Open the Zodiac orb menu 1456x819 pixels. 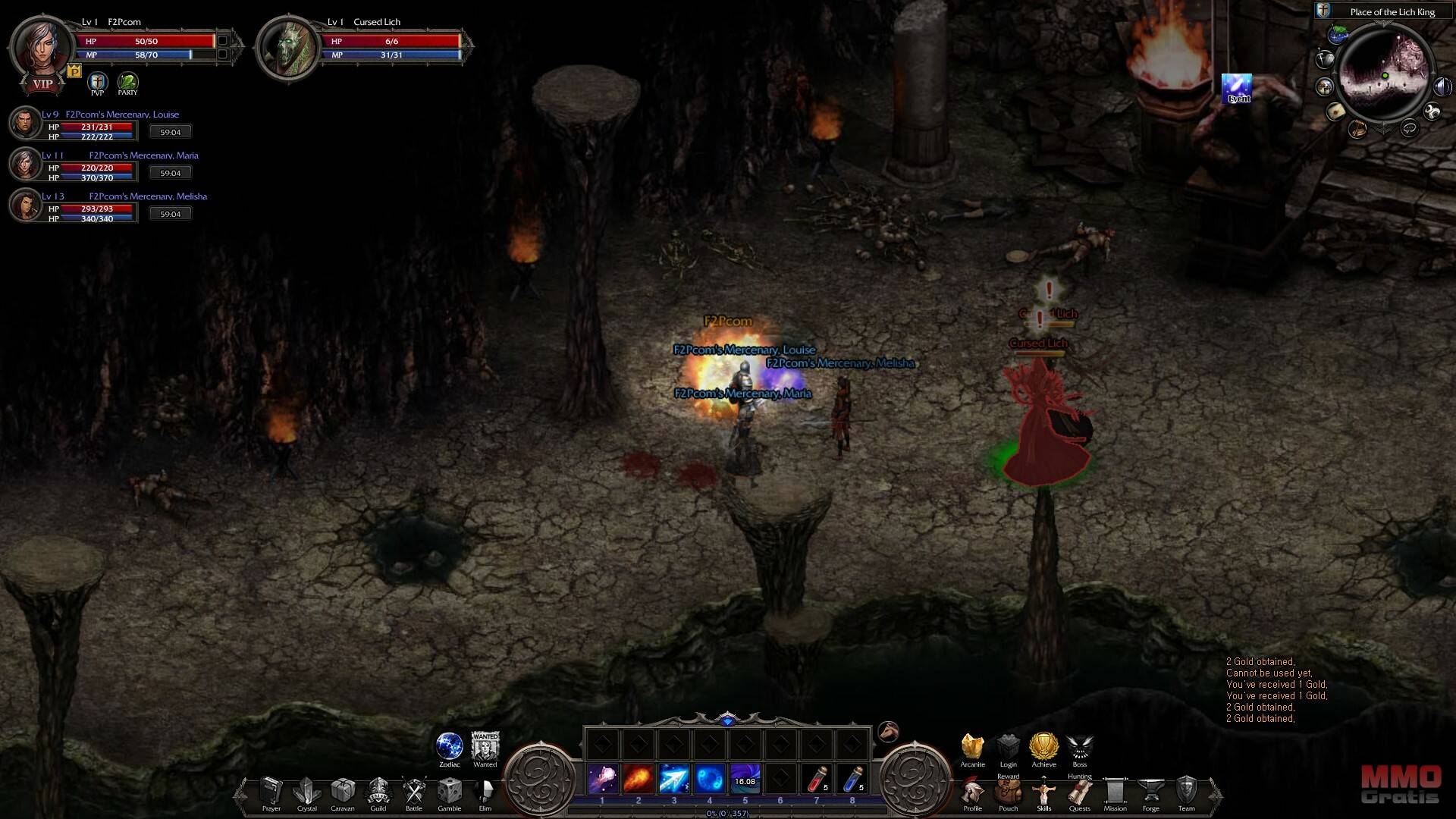pyautogui.click(x=449, y=746)
